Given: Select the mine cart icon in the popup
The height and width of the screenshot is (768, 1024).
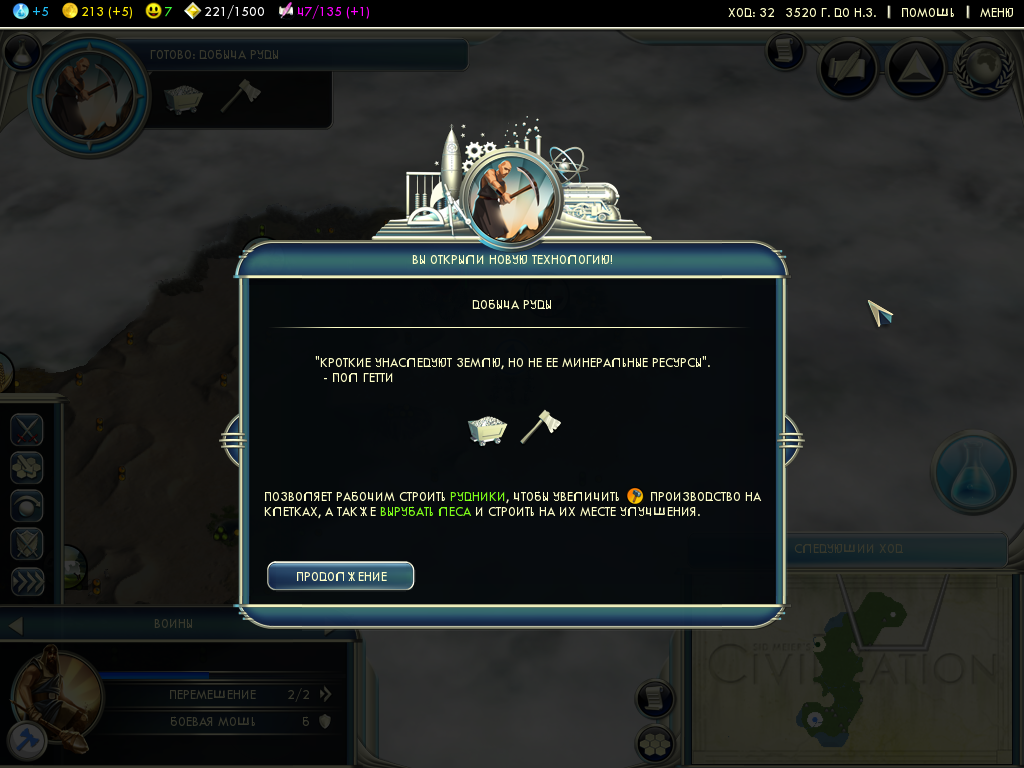Looking at the screenshot, I should (487, 428).
